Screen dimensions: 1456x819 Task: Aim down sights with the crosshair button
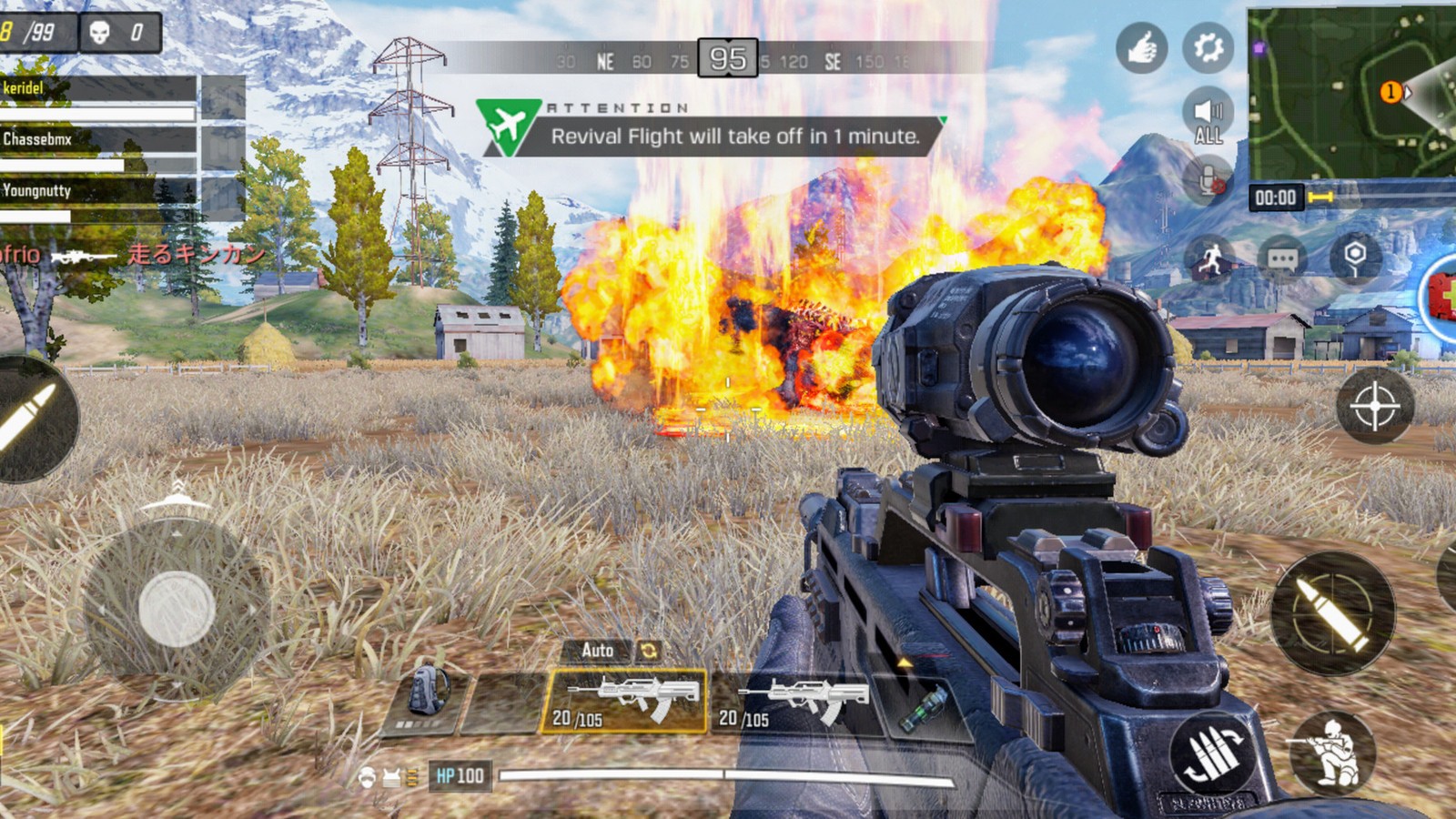coord(1374,406)
